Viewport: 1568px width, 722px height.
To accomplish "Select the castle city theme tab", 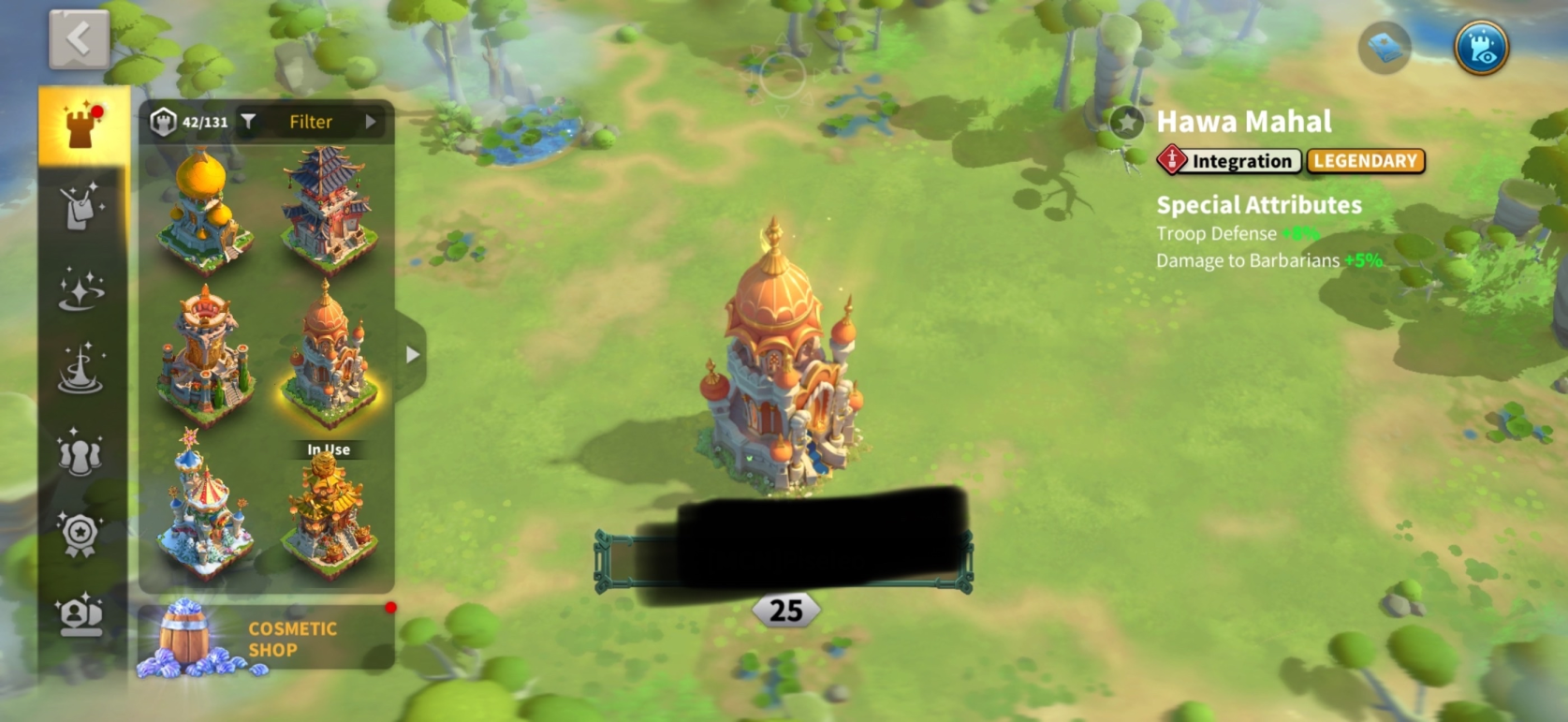I will point(82,125).
